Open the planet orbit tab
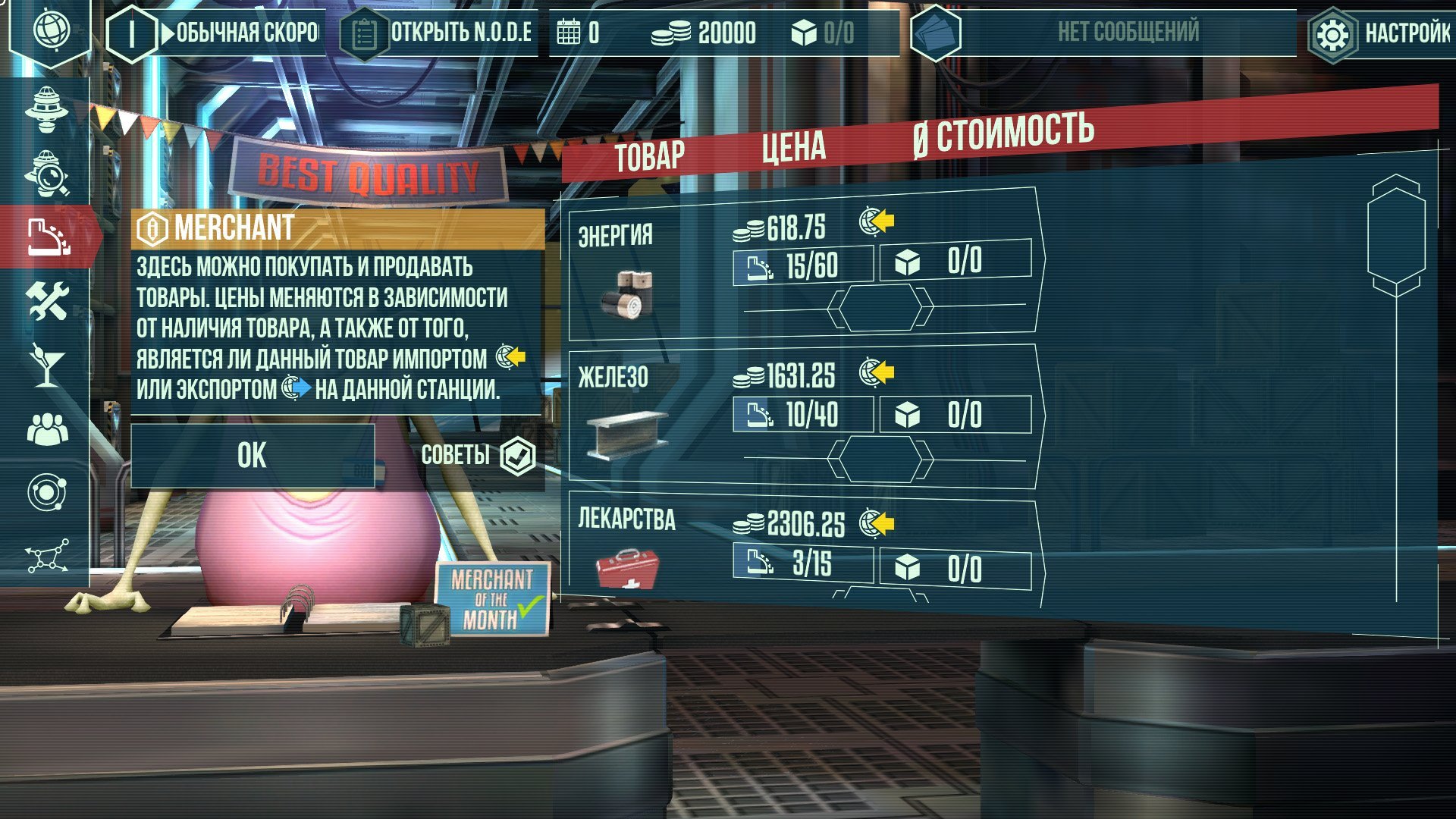The height and width of the screenshot is (819, 1456). (x=47, y=493)
